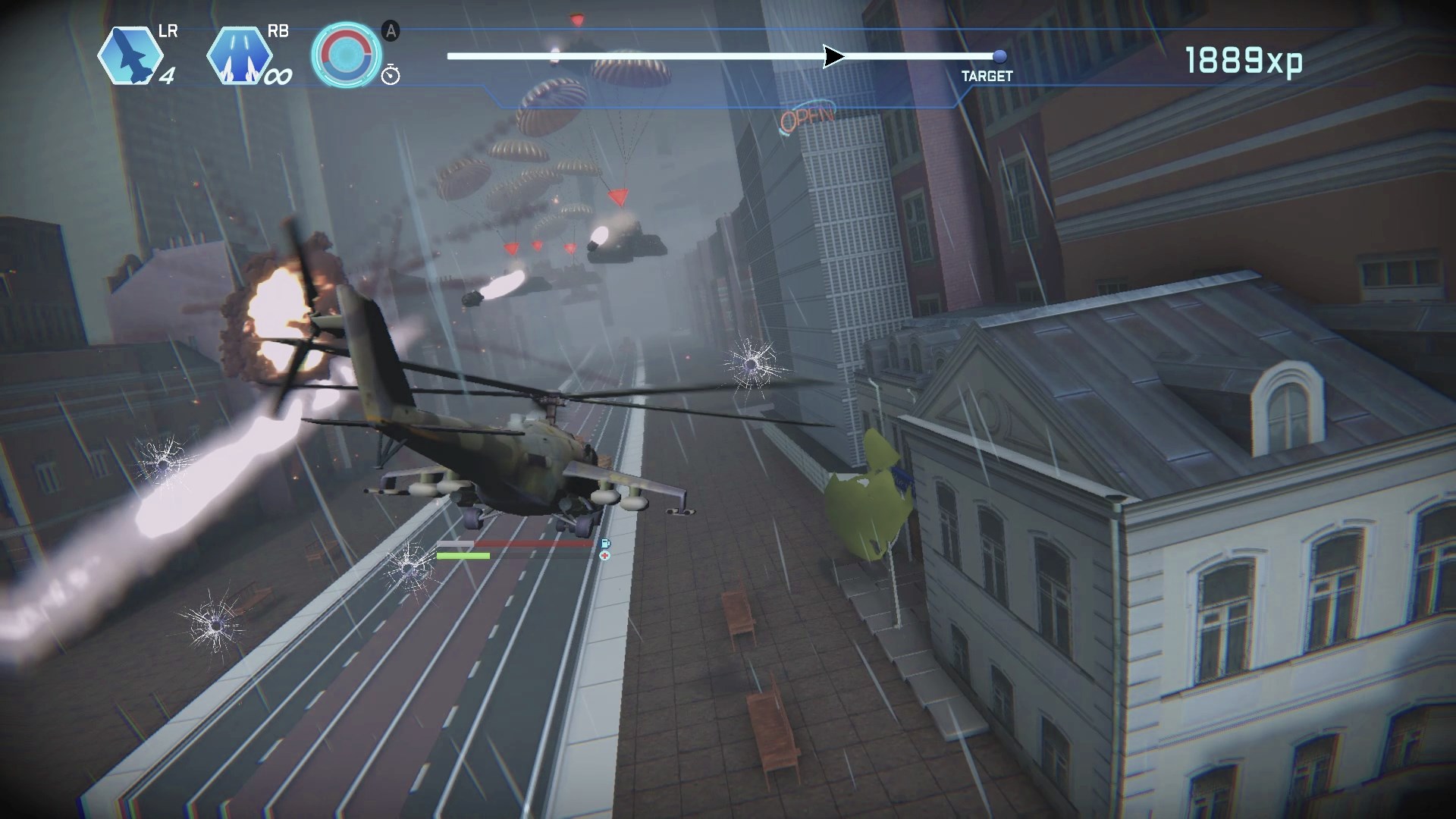Click the arrow marker on mission progress bar

click(833, 56)
